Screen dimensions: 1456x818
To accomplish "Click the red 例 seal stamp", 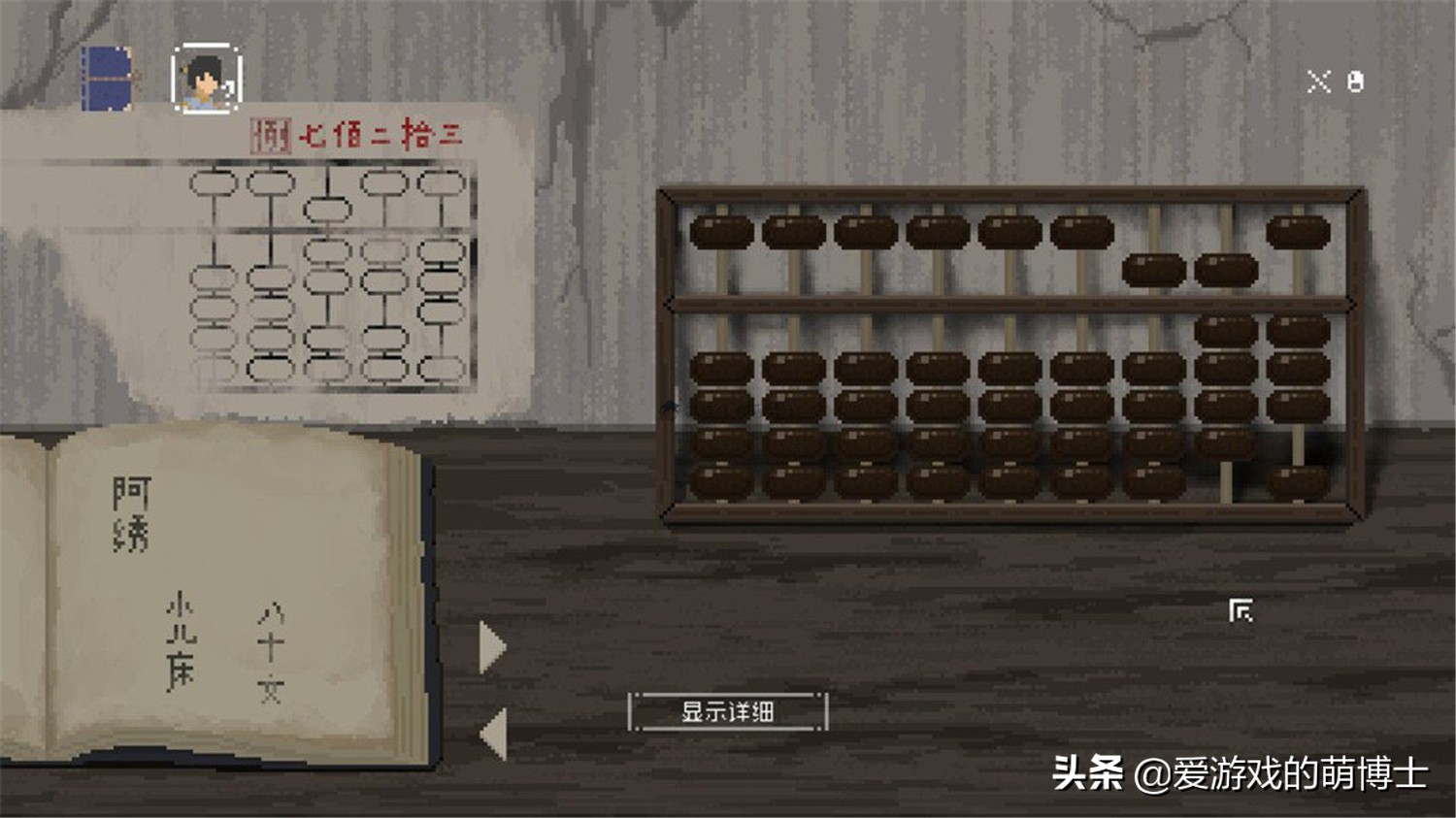I will tap(269, 133).
